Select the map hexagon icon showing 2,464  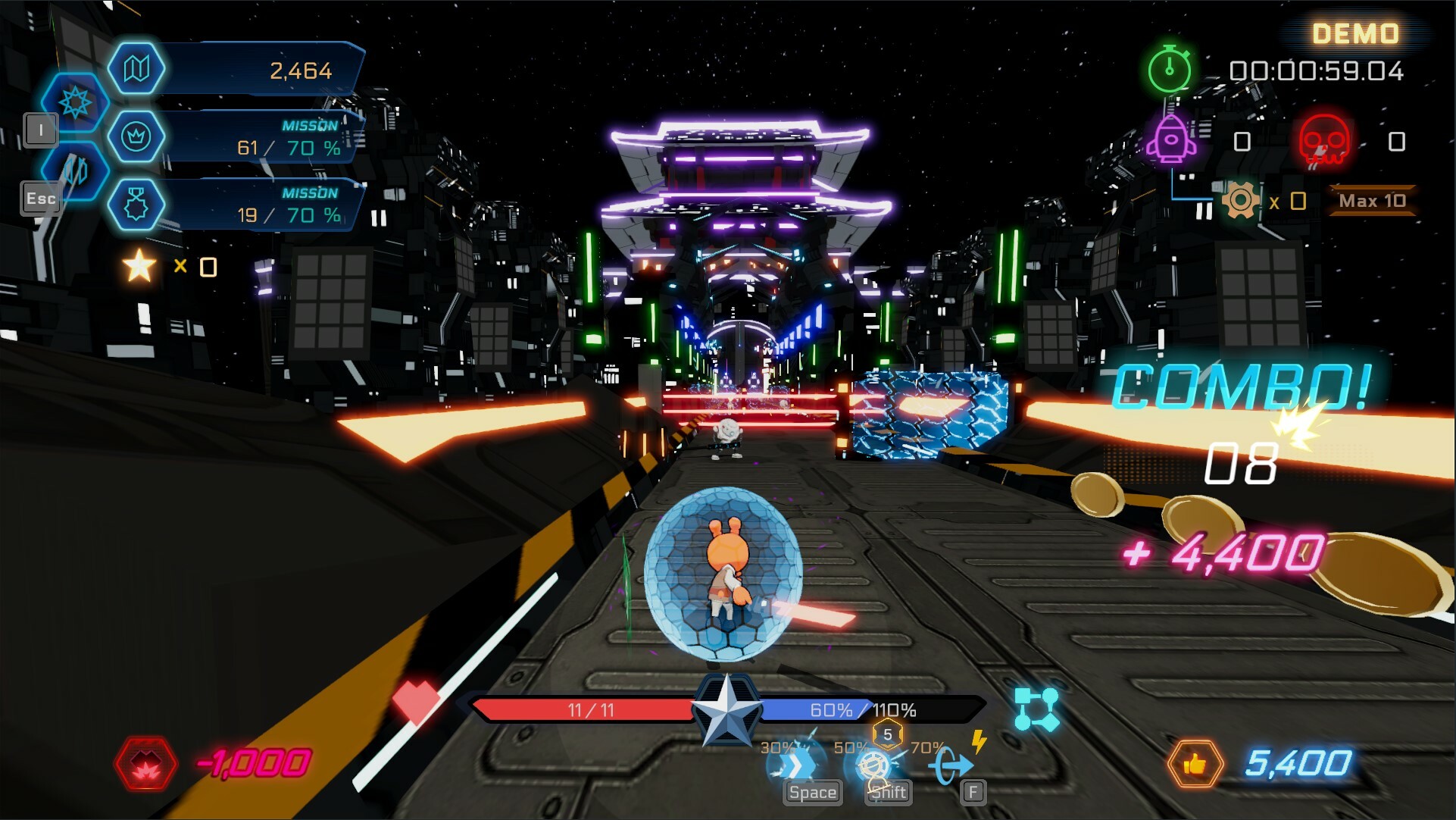click(x=137, y=68)
